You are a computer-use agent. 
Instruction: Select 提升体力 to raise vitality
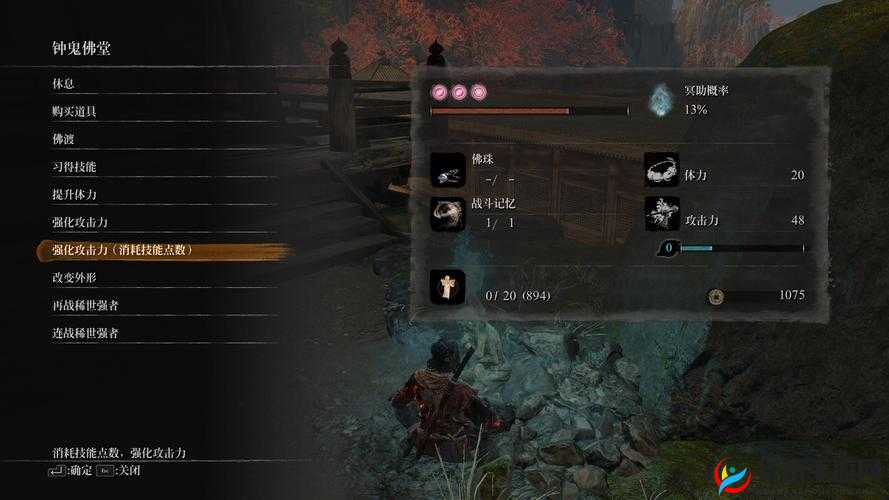[74, 194]
